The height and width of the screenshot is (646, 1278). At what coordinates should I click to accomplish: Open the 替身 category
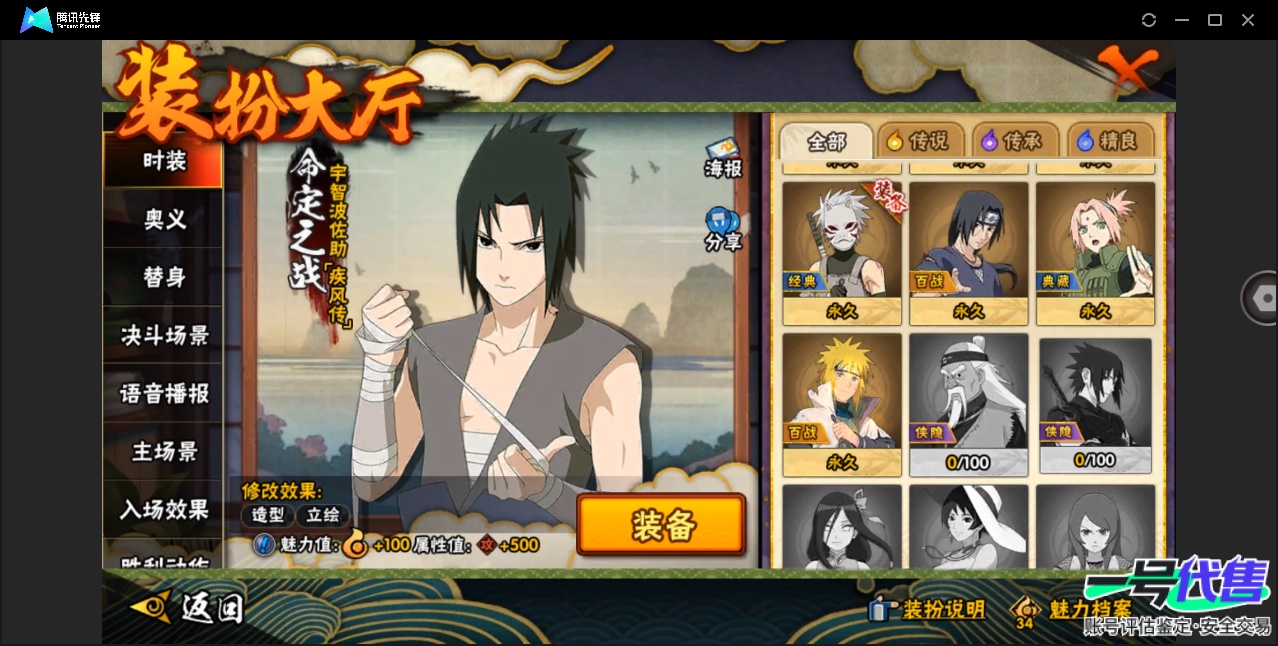[164, 277]
